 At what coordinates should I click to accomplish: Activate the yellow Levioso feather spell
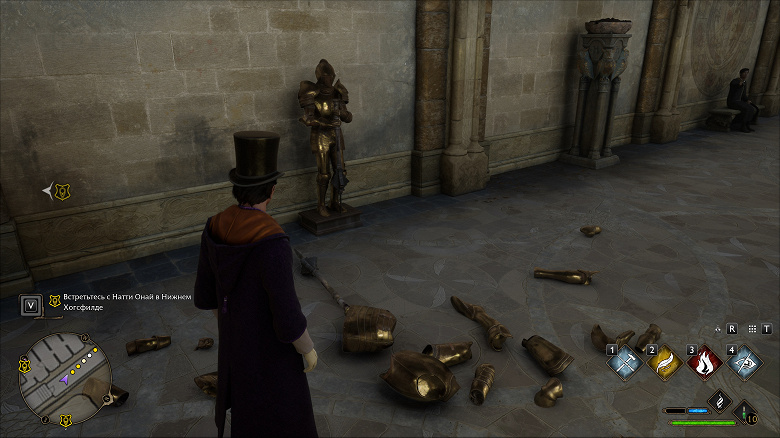click(x=663, y=363)
